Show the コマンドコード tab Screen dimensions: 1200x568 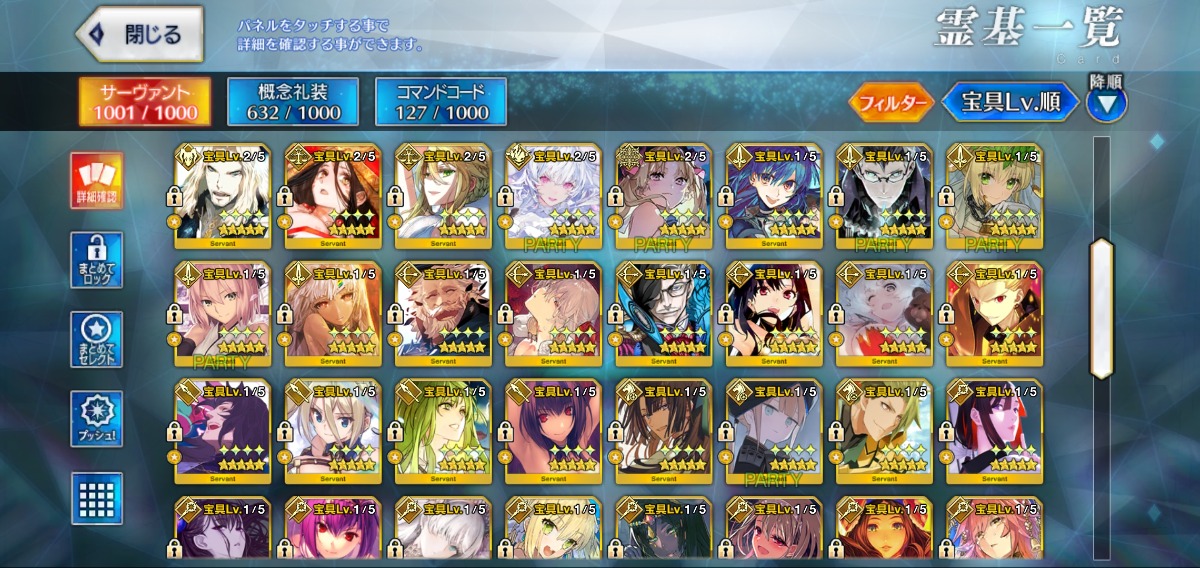coord(441,102)
